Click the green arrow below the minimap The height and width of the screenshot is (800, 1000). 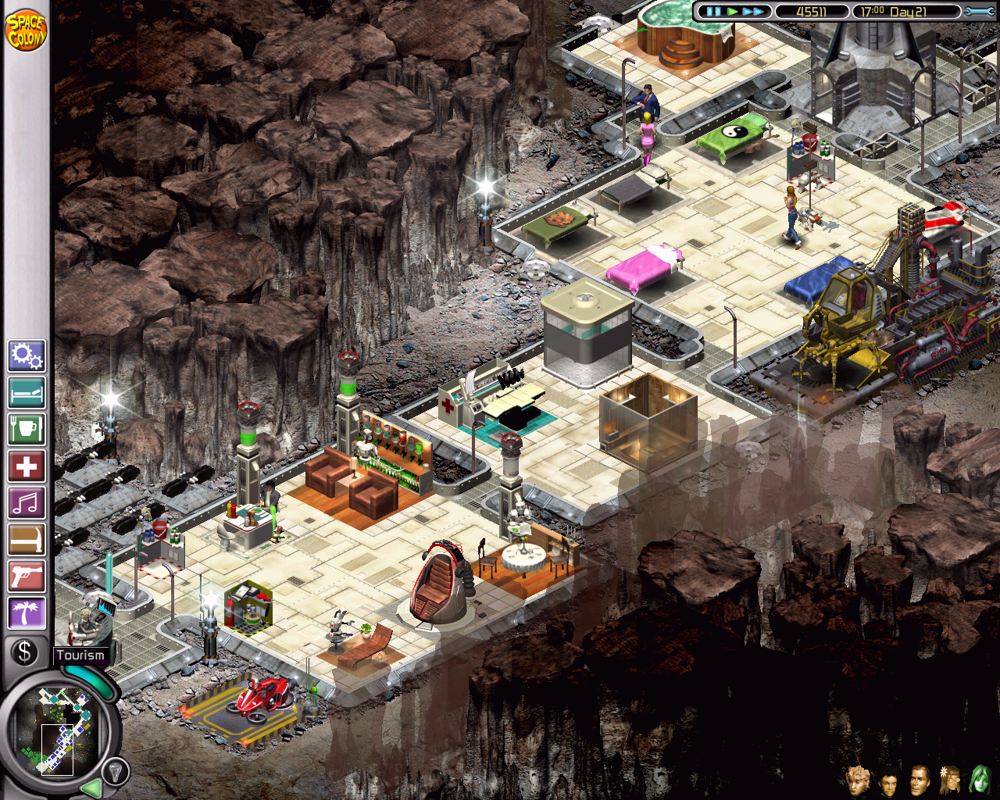pos(91,788)
